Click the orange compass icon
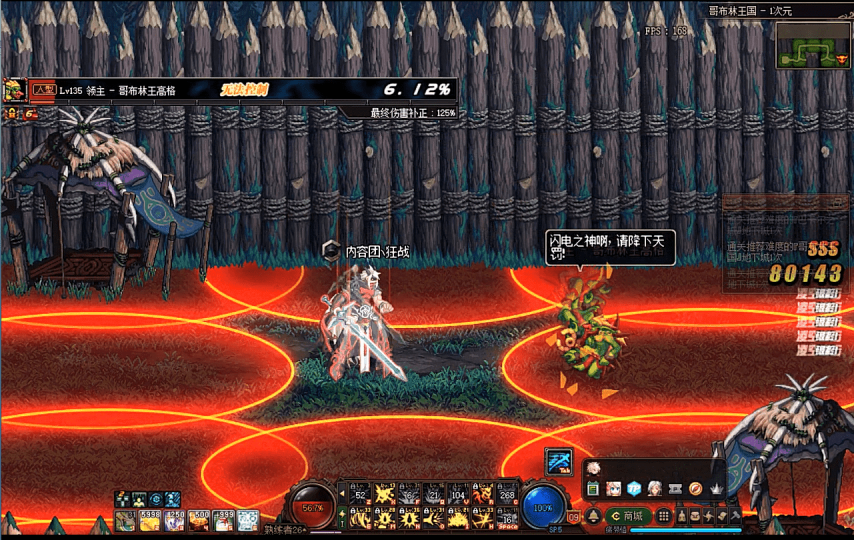 click(x=696, y=488)
